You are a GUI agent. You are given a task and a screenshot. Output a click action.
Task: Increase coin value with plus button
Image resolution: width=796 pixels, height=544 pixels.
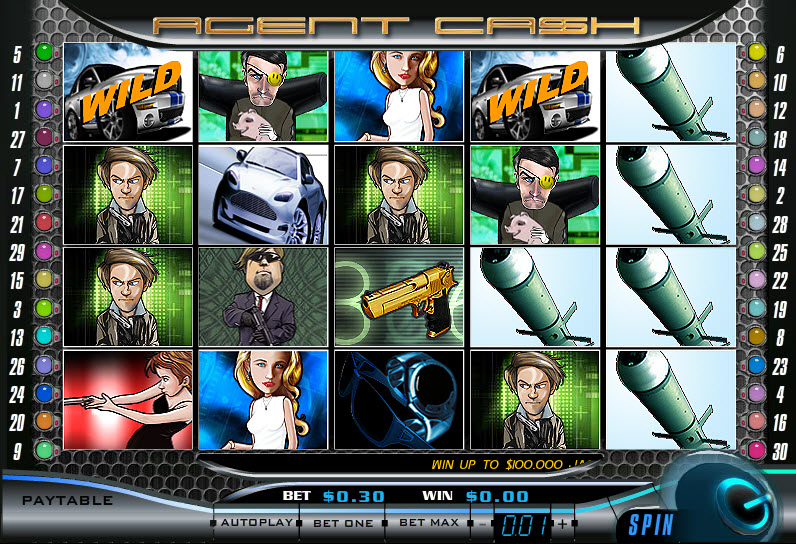pos(562,524)
